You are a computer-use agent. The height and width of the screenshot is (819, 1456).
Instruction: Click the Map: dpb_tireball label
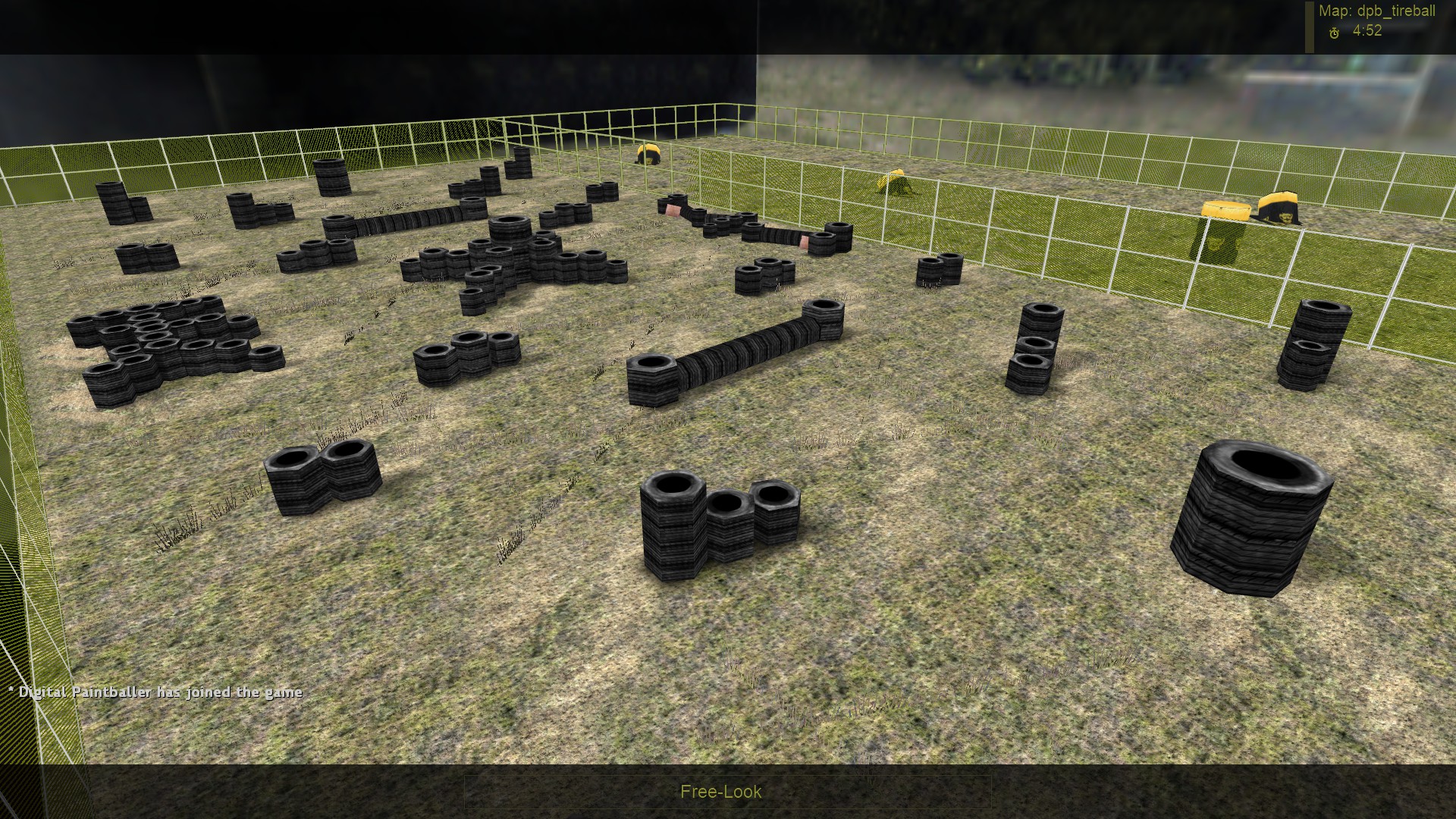click(x=1378, y=10)
